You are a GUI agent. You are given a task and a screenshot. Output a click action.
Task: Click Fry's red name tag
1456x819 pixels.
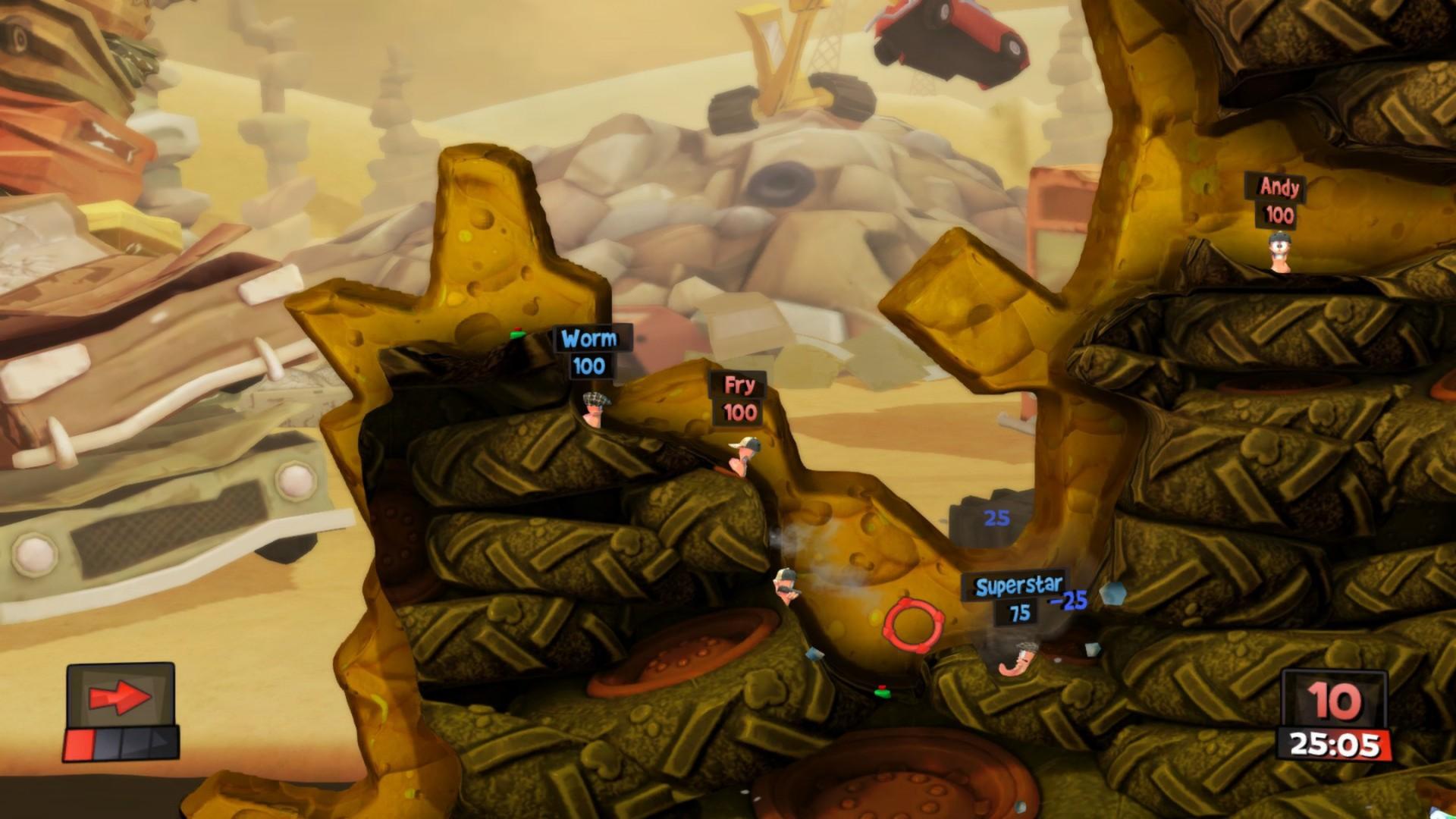point(737,384)
